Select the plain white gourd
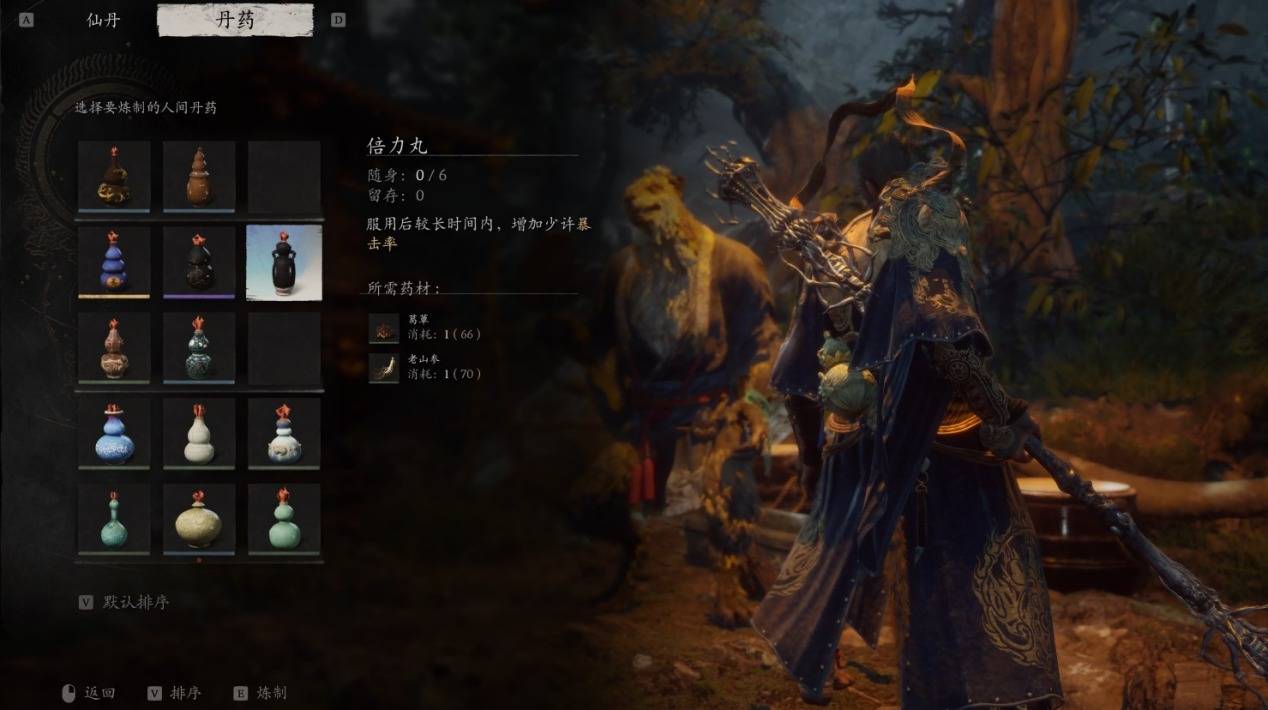This screenshot has width=1268, height=710. click(x=199, y=432)
